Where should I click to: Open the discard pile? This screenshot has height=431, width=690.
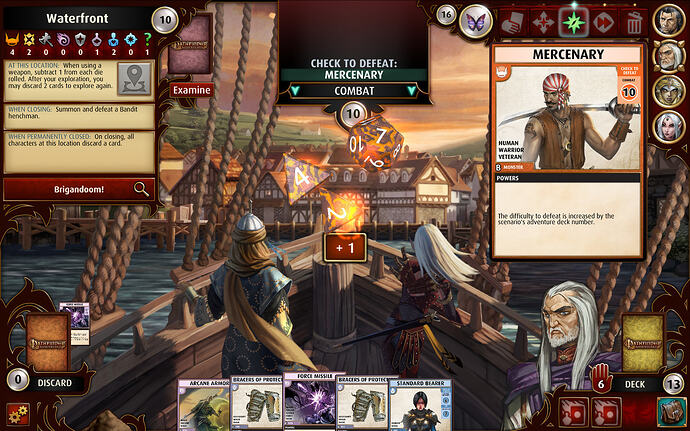click(47, 343)
